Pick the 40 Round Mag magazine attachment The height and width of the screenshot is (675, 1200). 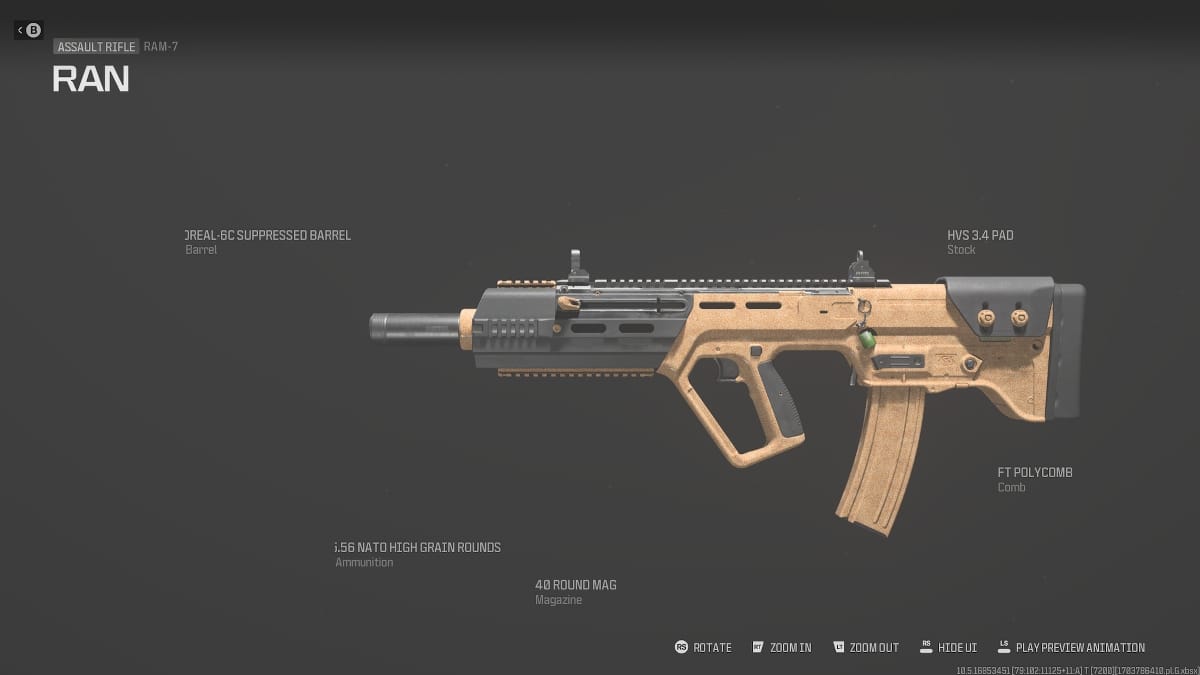click(575, 585)
